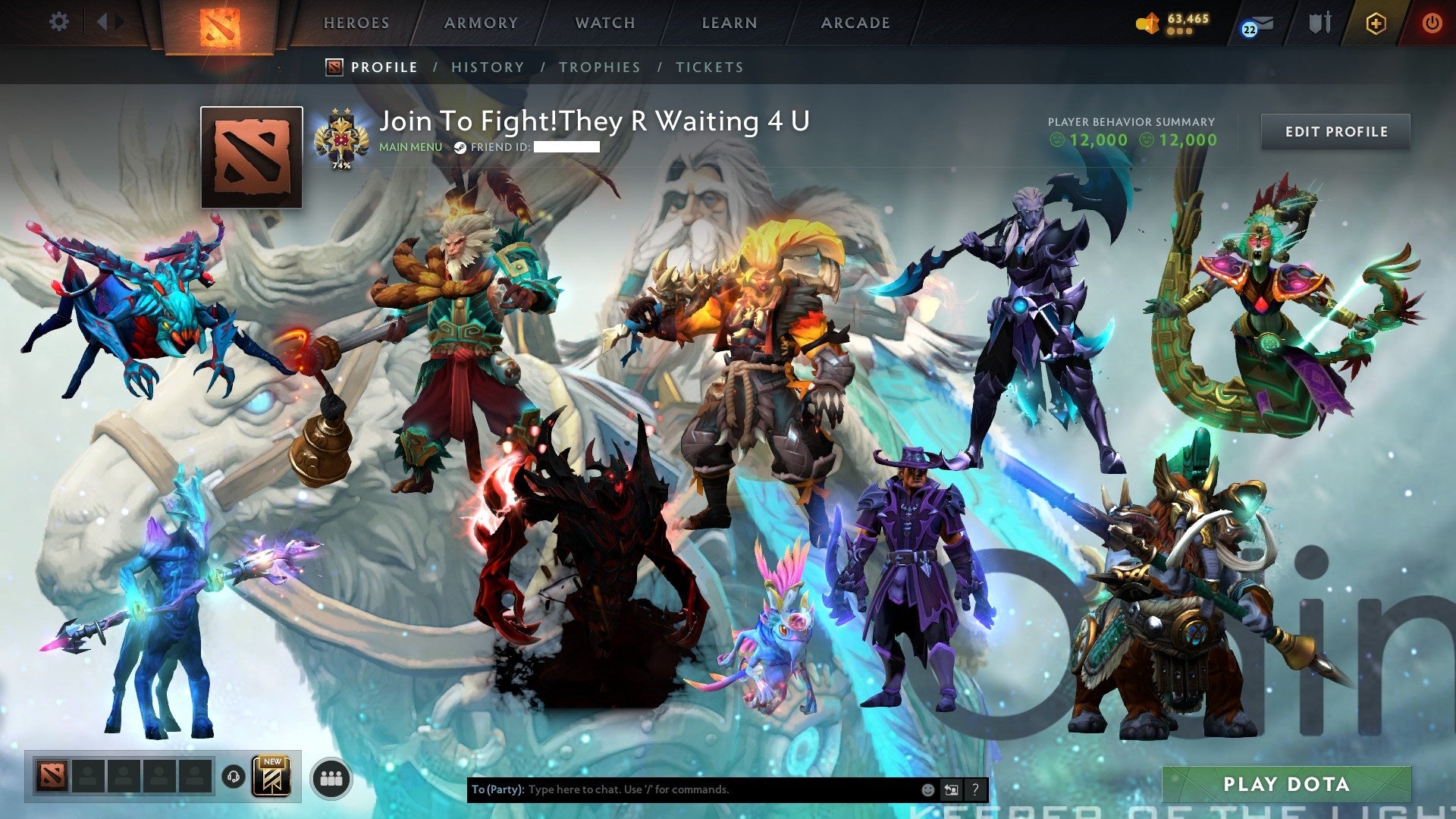Click the EDIT PROFILE button
1456x819 pixels.
(x=1335, y=131)
